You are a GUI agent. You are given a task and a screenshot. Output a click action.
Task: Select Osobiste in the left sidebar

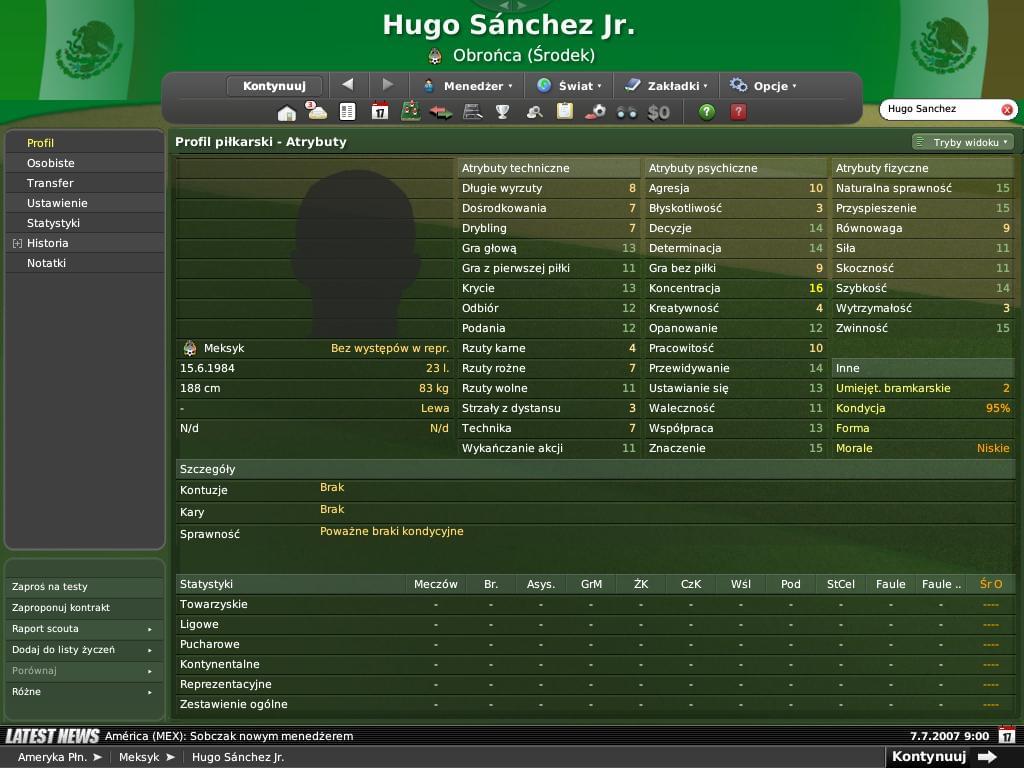[x=51, y=163]
